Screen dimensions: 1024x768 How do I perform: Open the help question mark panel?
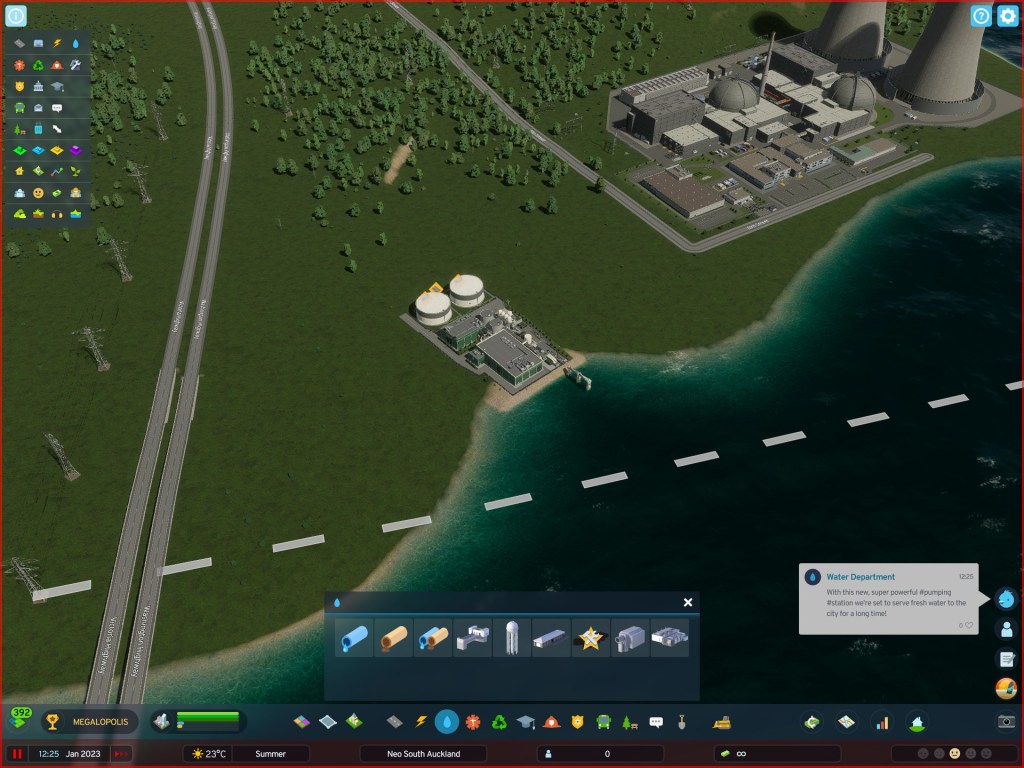pyautogui.click(x=981, y=16)
